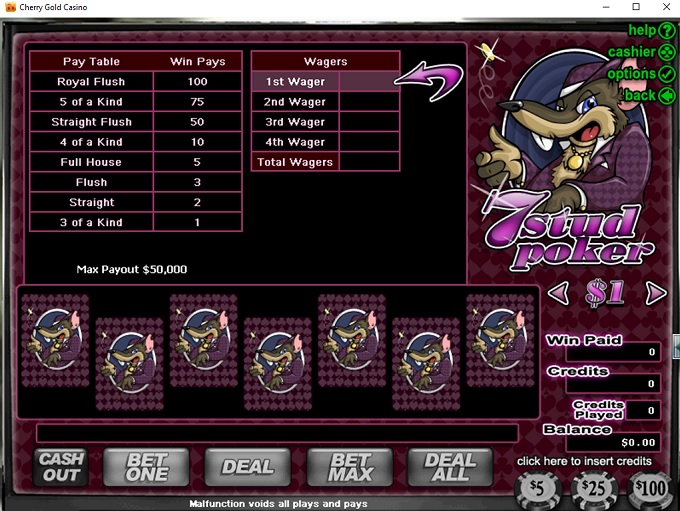This screenshot has width=680, height=511.
Task: Increase the $1 denomination with right arrow
Action: (655, 293)
